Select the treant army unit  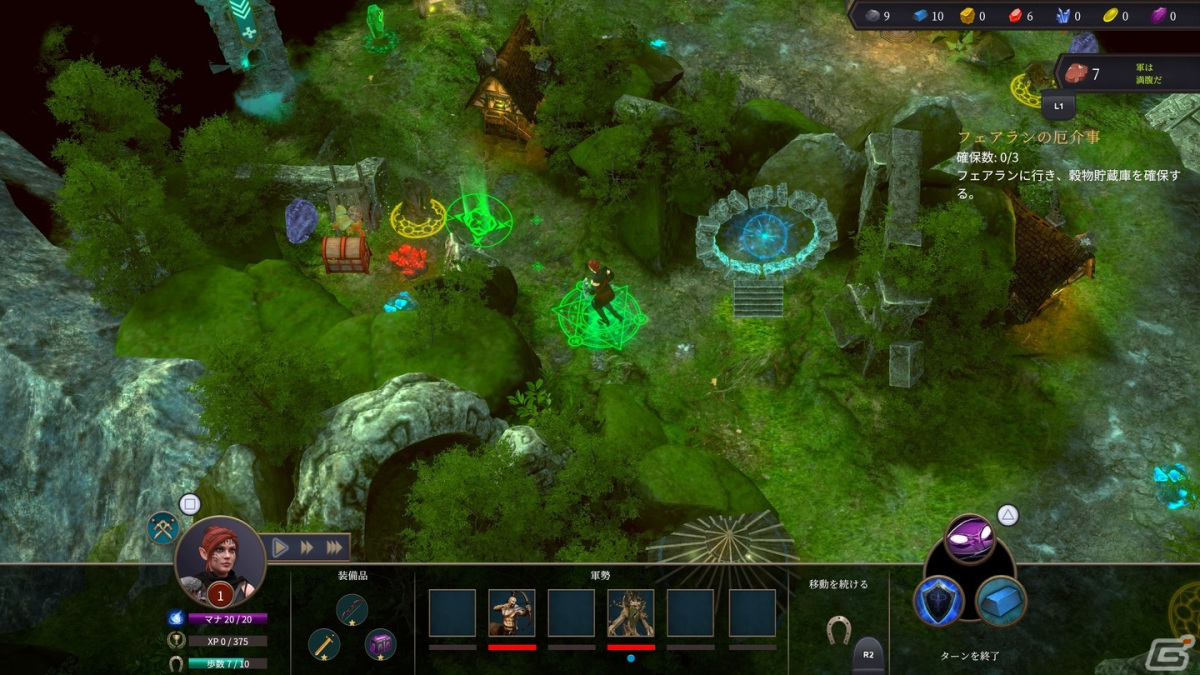click(x=631, y=613)
